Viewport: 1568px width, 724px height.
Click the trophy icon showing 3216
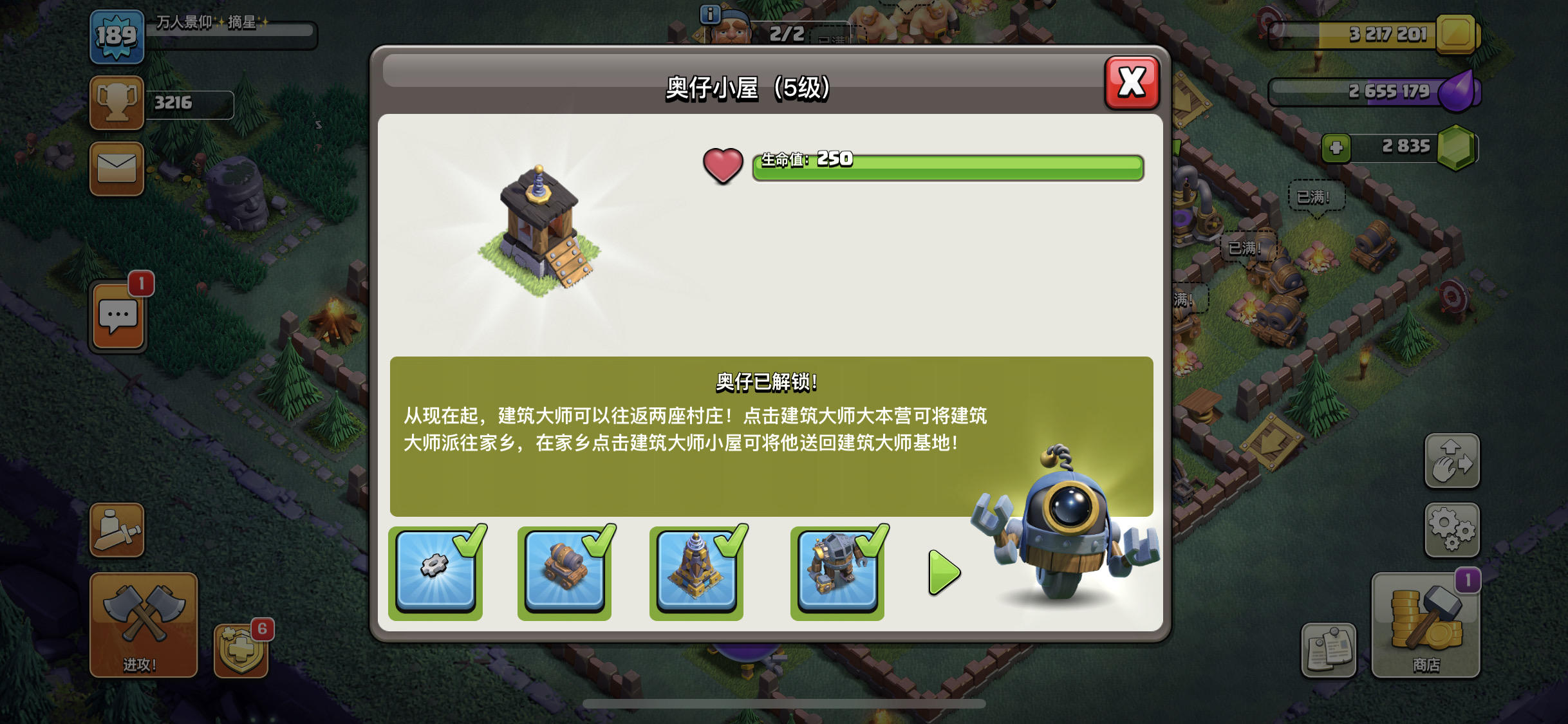[x=116, y=102]
